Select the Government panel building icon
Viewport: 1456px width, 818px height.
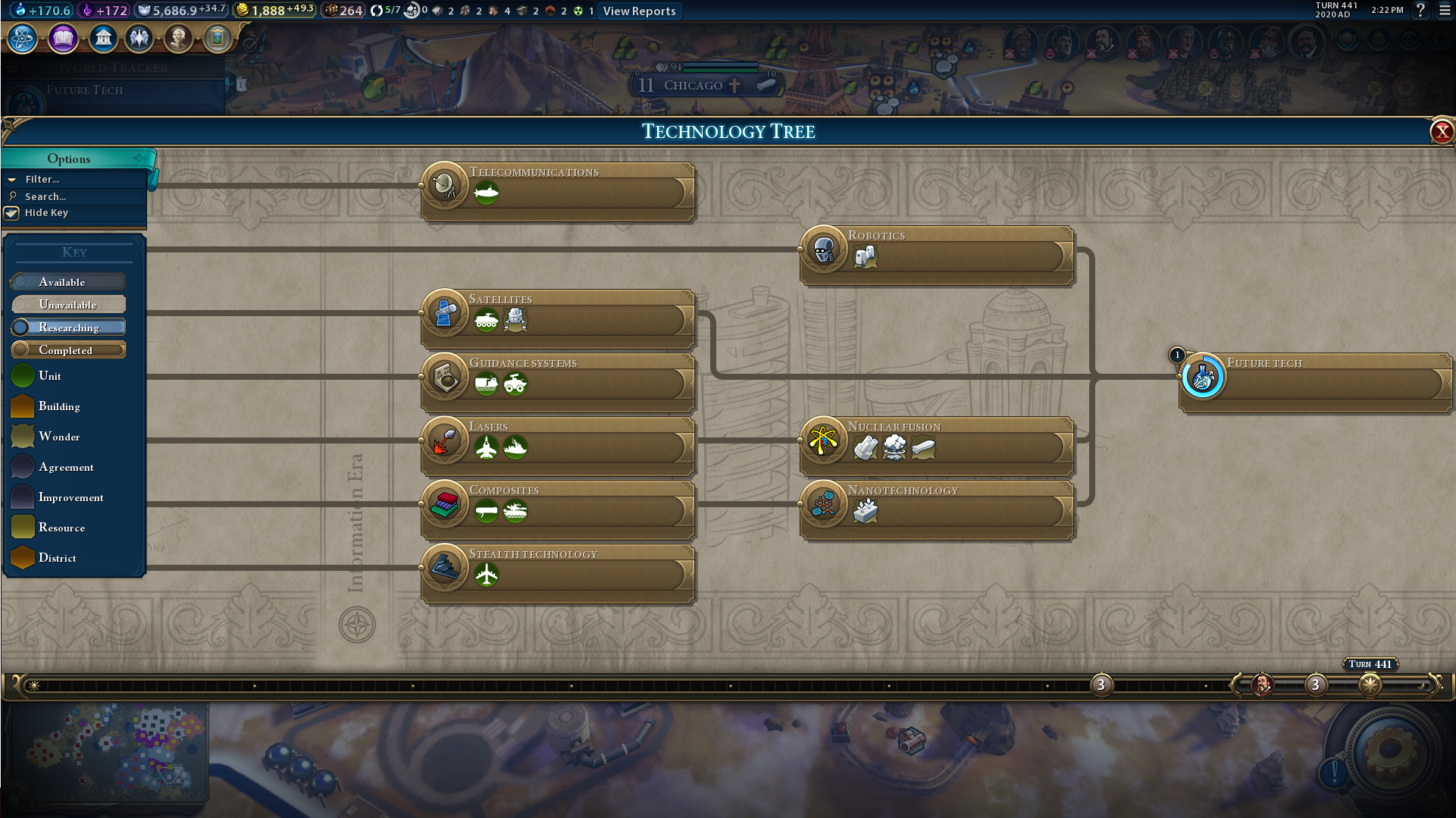[104, 38]
